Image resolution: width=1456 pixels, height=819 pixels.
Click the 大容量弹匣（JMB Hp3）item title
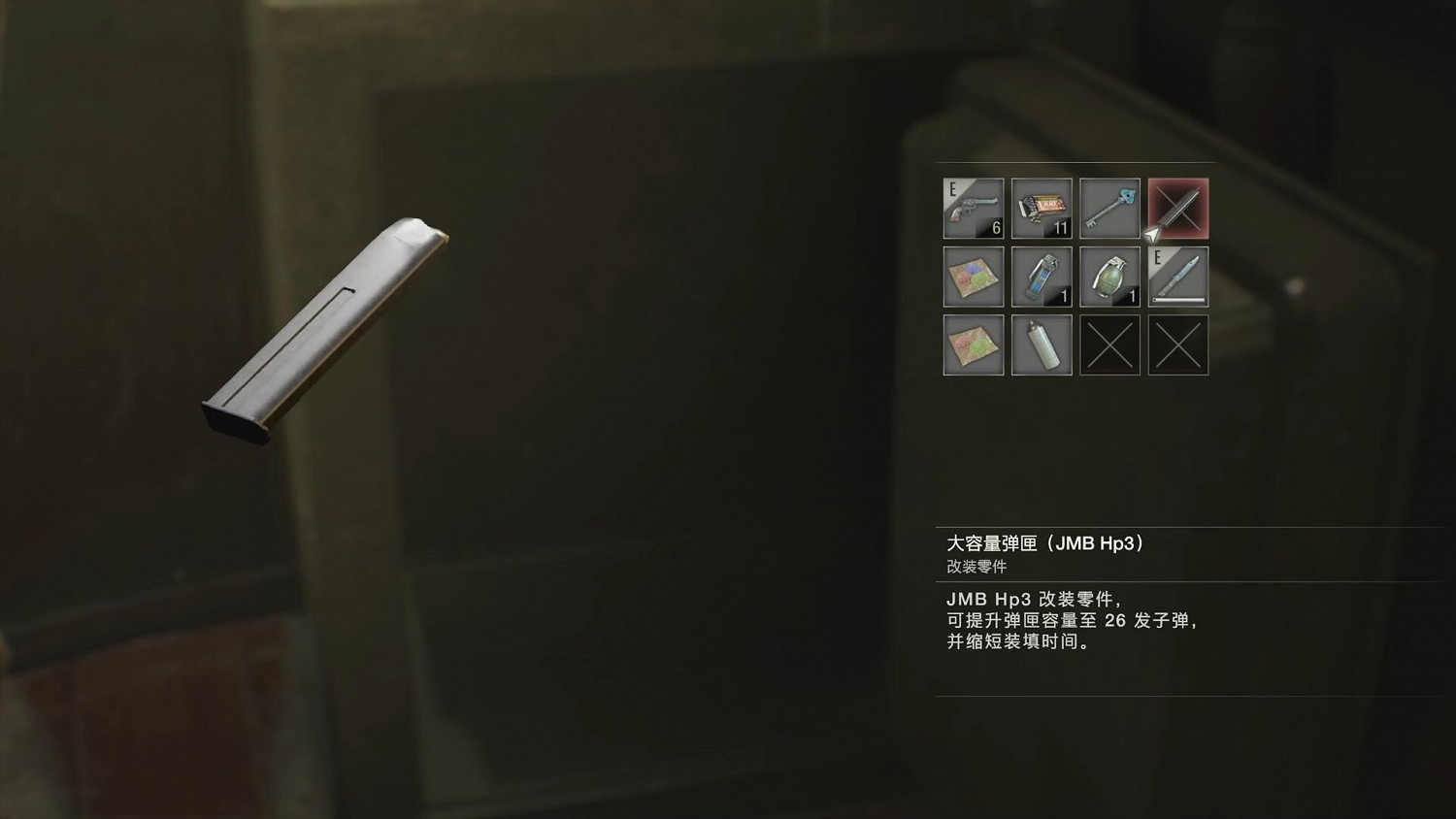[x=1045, y=543]
